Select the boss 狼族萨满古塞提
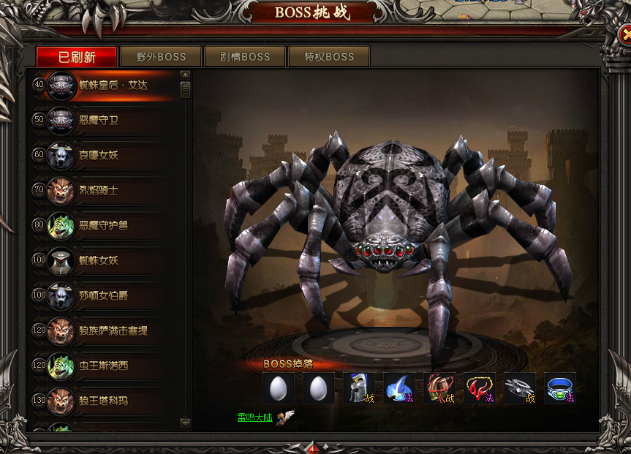The image size is (631, 454). tap(112, 331)
